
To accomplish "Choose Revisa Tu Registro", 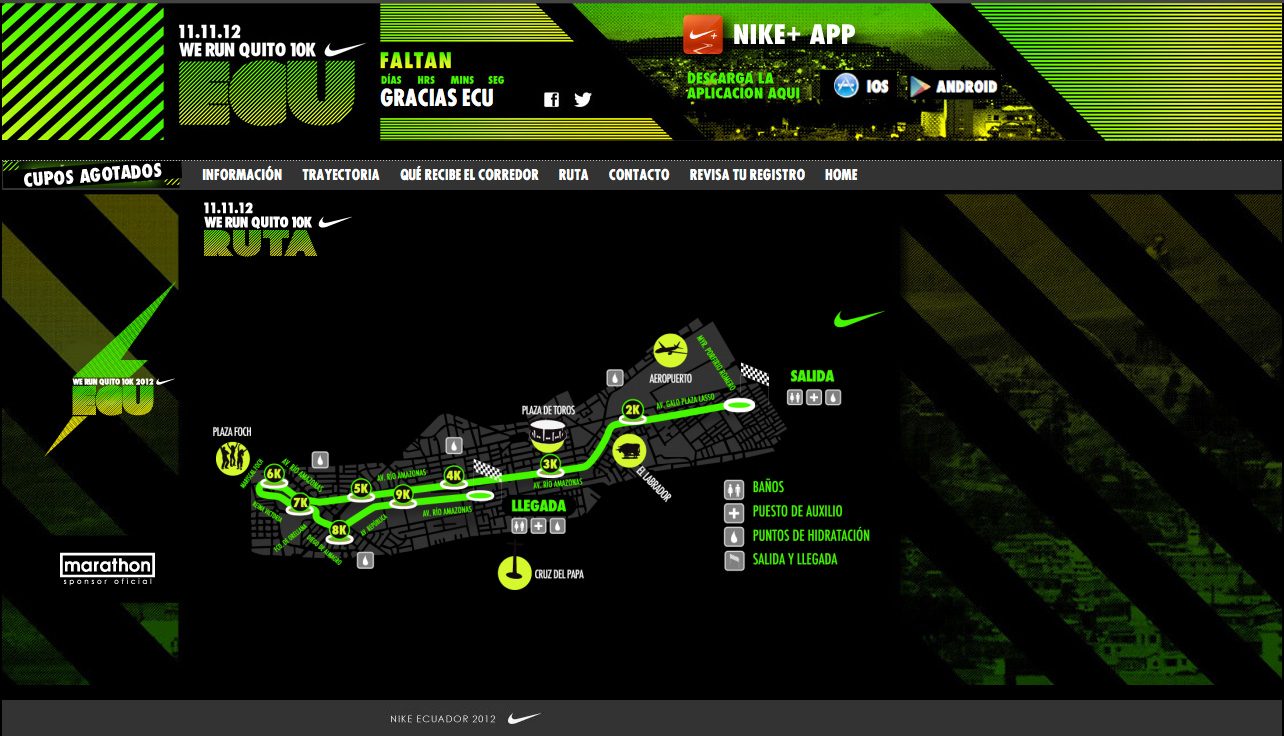I will (747, 175).
